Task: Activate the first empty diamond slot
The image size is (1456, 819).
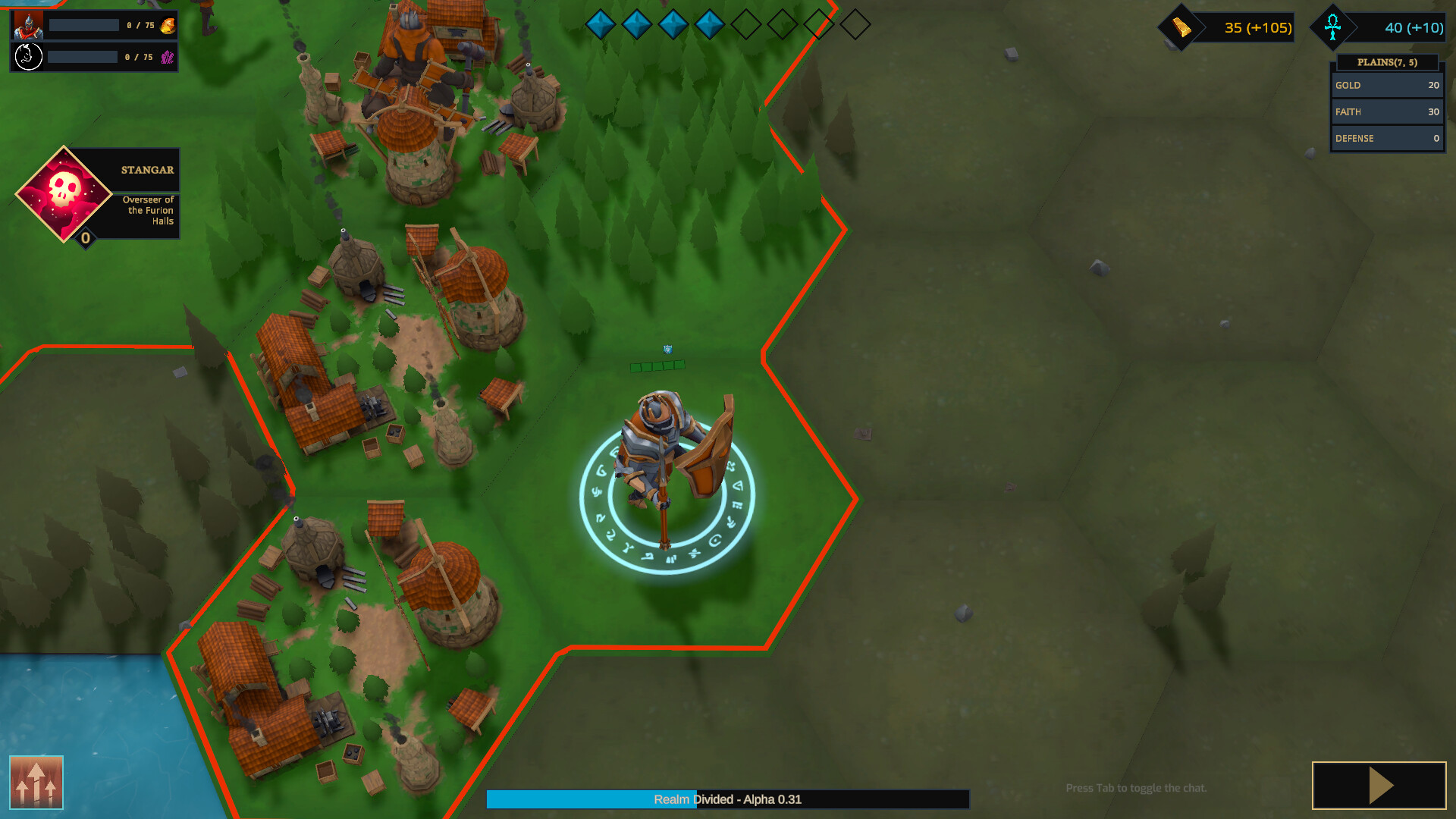Action: pos(747,24)
